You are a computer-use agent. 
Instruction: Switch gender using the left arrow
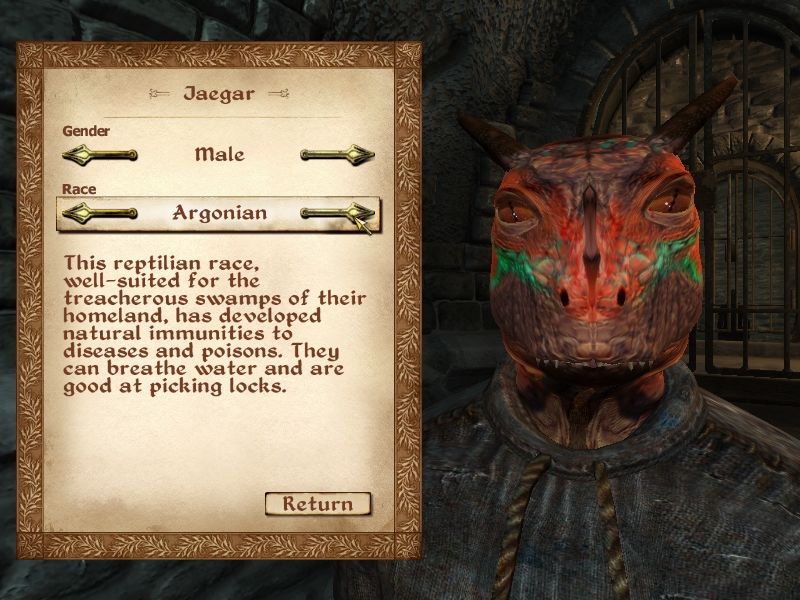(99, 155)
